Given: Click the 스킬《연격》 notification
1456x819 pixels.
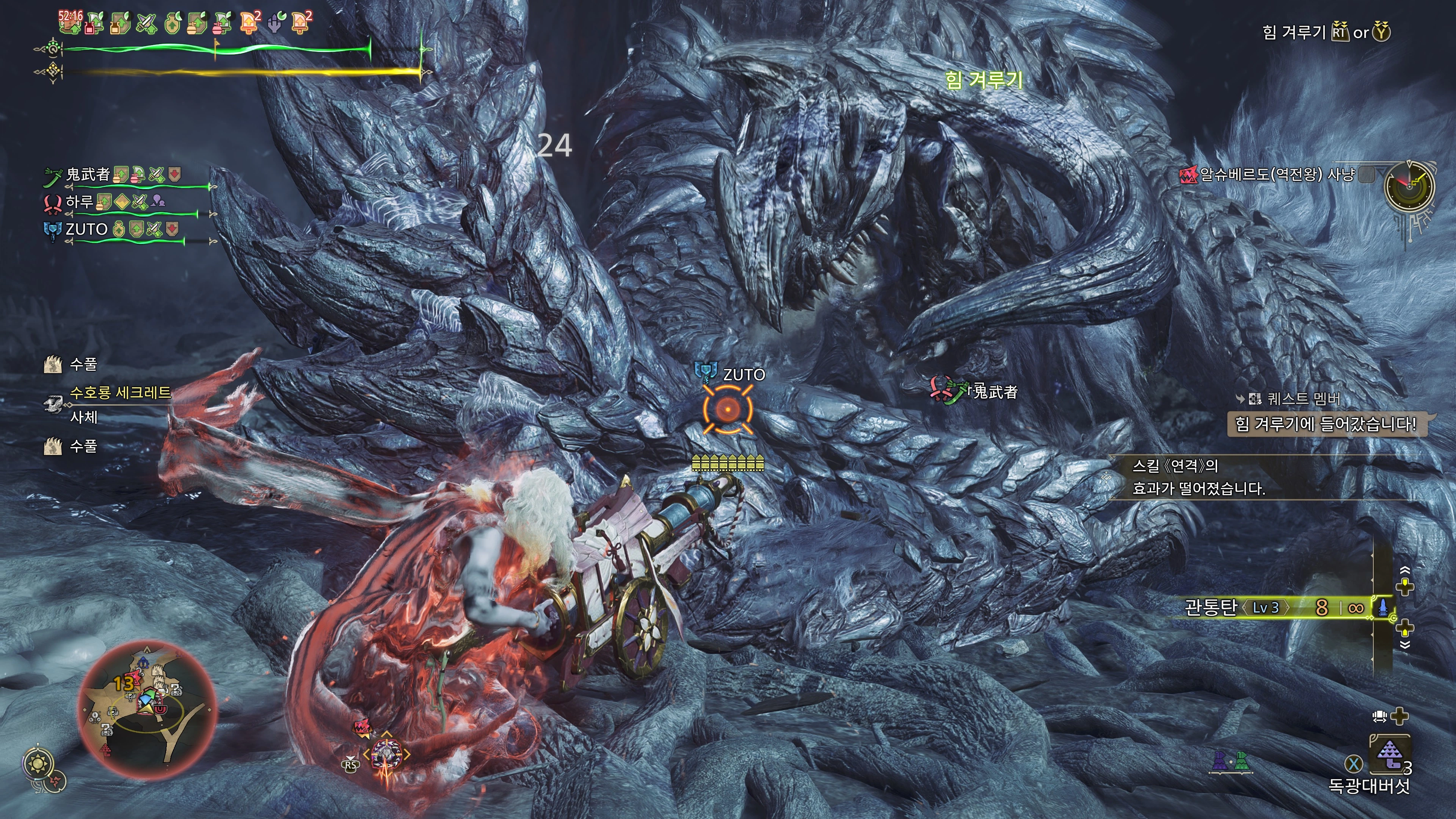Looking at the screenshot, I should 1198,477.
